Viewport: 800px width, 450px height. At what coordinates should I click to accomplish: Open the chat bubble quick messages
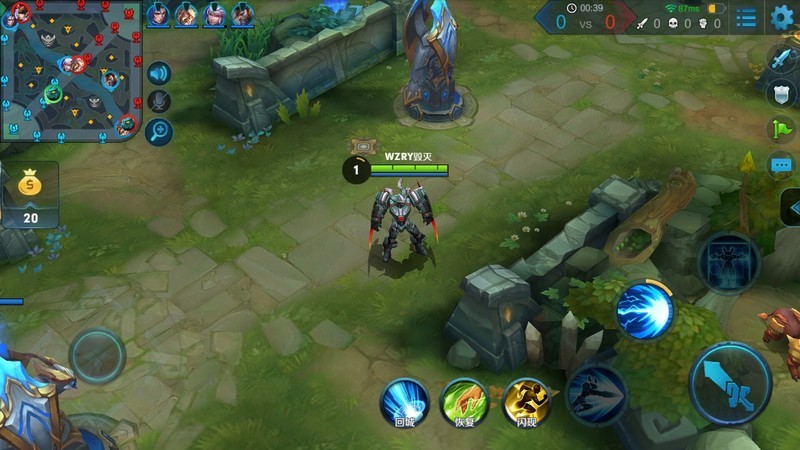tap(782, 164)
